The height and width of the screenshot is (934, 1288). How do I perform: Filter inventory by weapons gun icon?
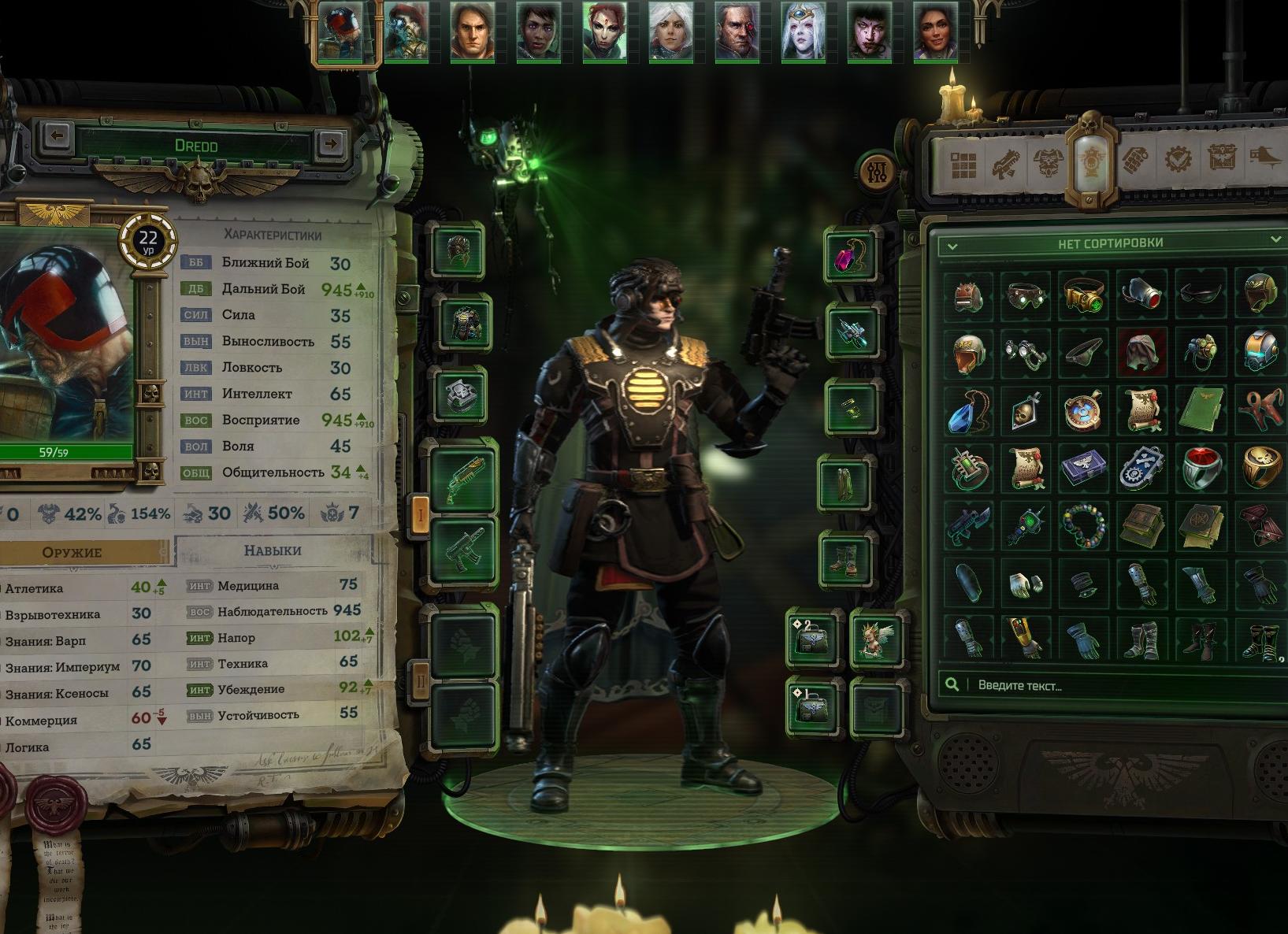[1006, 163]
